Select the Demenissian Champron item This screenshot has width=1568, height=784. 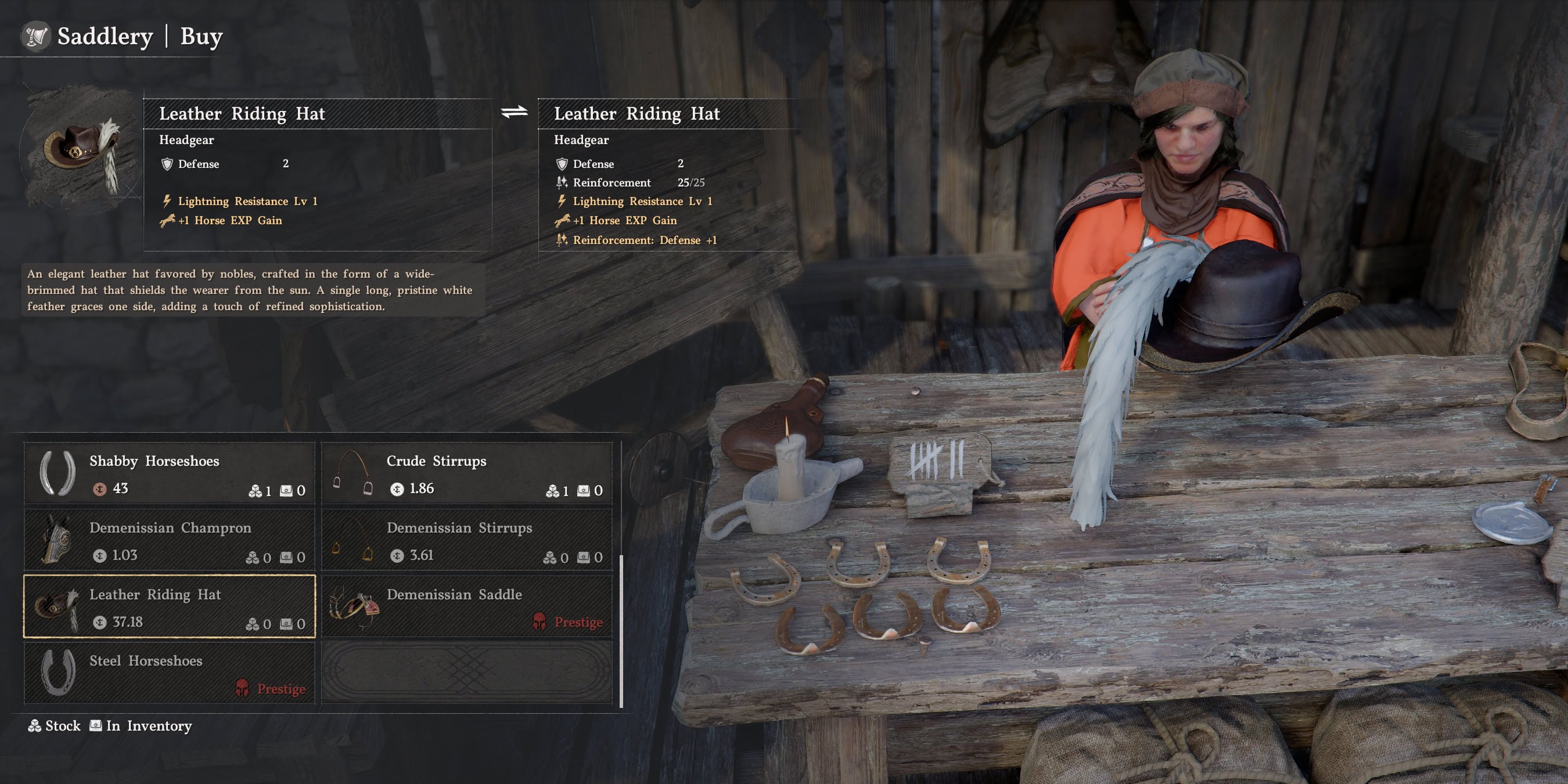click(169, 540)
